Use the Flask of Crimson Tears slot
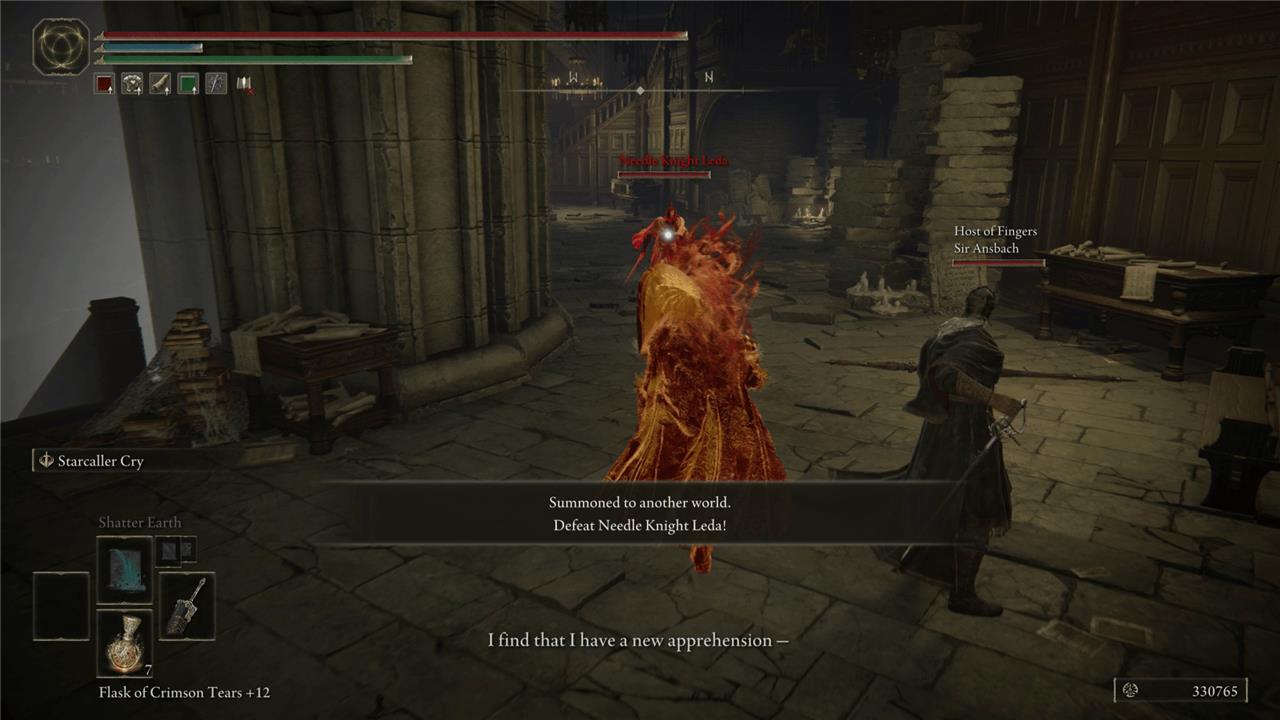1280x720 pixels. (125, 642)
